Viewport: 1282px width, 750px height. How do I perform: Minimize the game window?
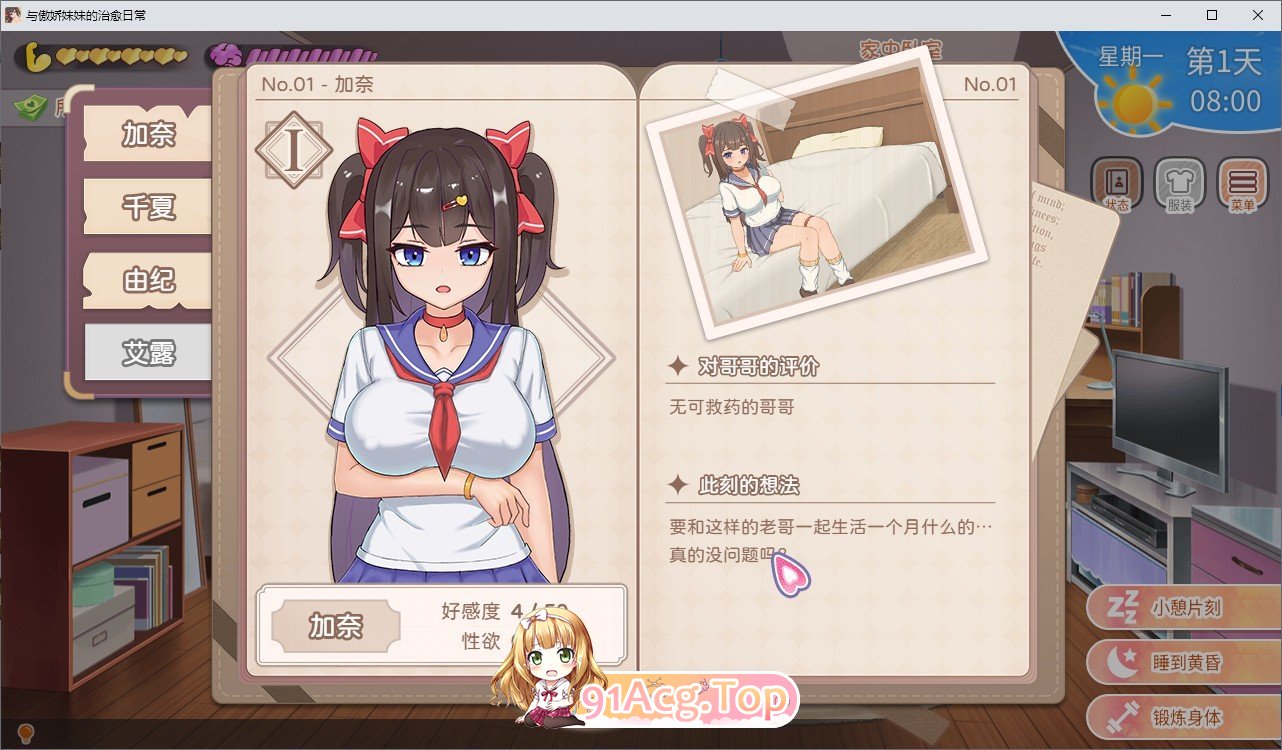(x=1166, y=15)
